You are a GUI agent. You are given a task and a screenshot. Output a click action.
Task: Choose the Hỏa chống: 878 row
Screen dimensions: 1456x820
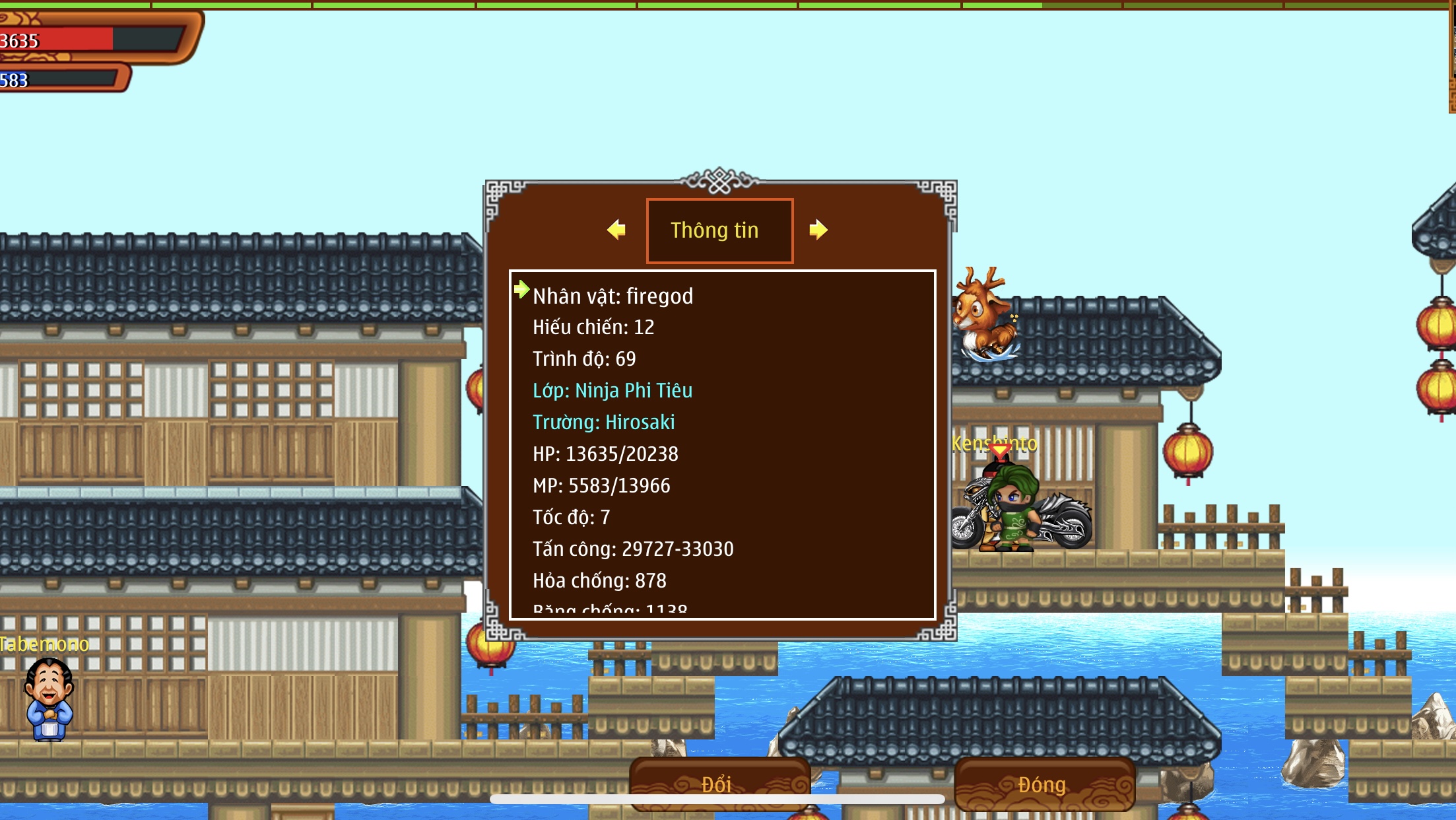(599, 581)
